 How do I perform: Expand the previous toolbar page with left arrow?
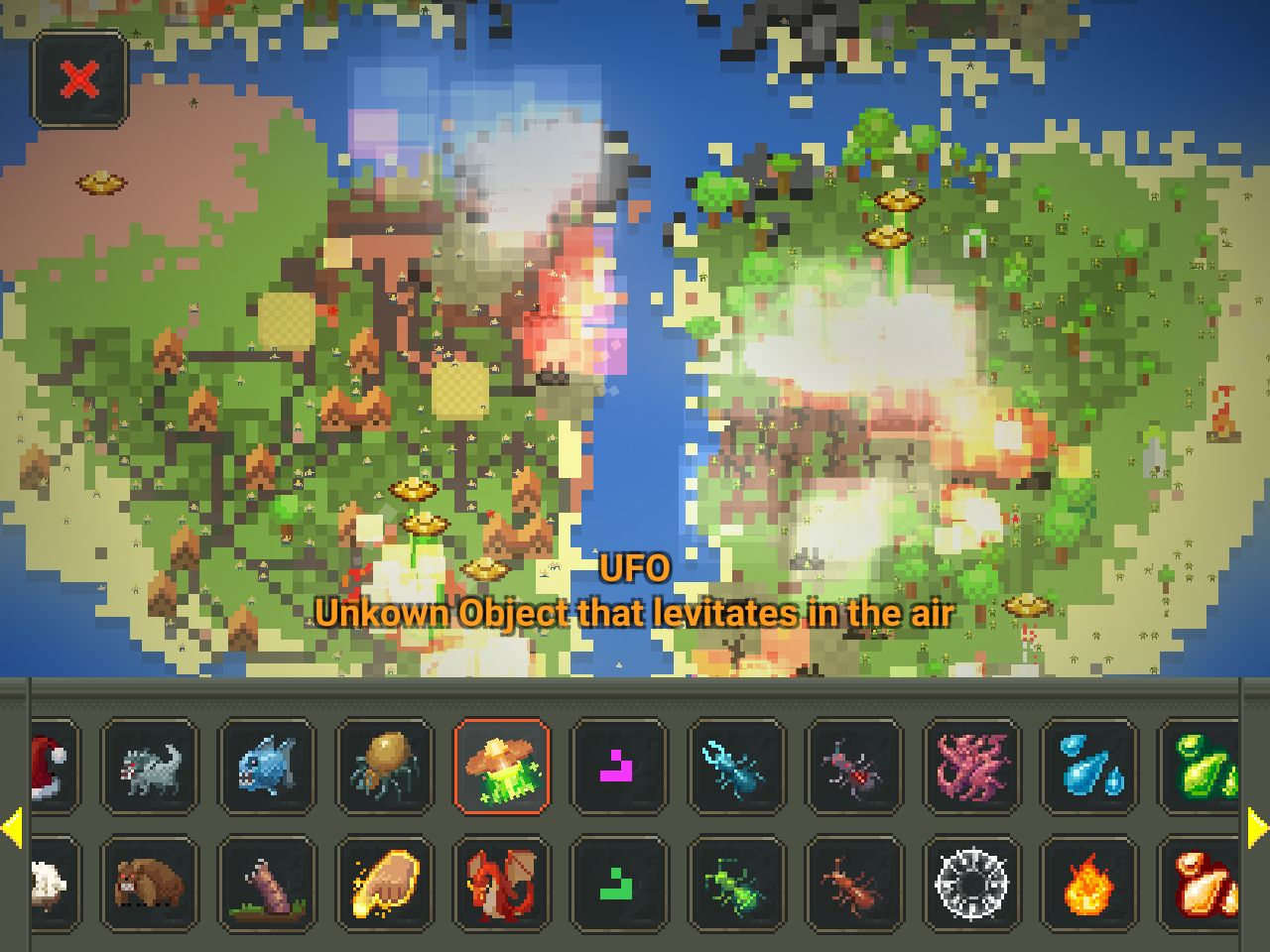pos(14,828)
